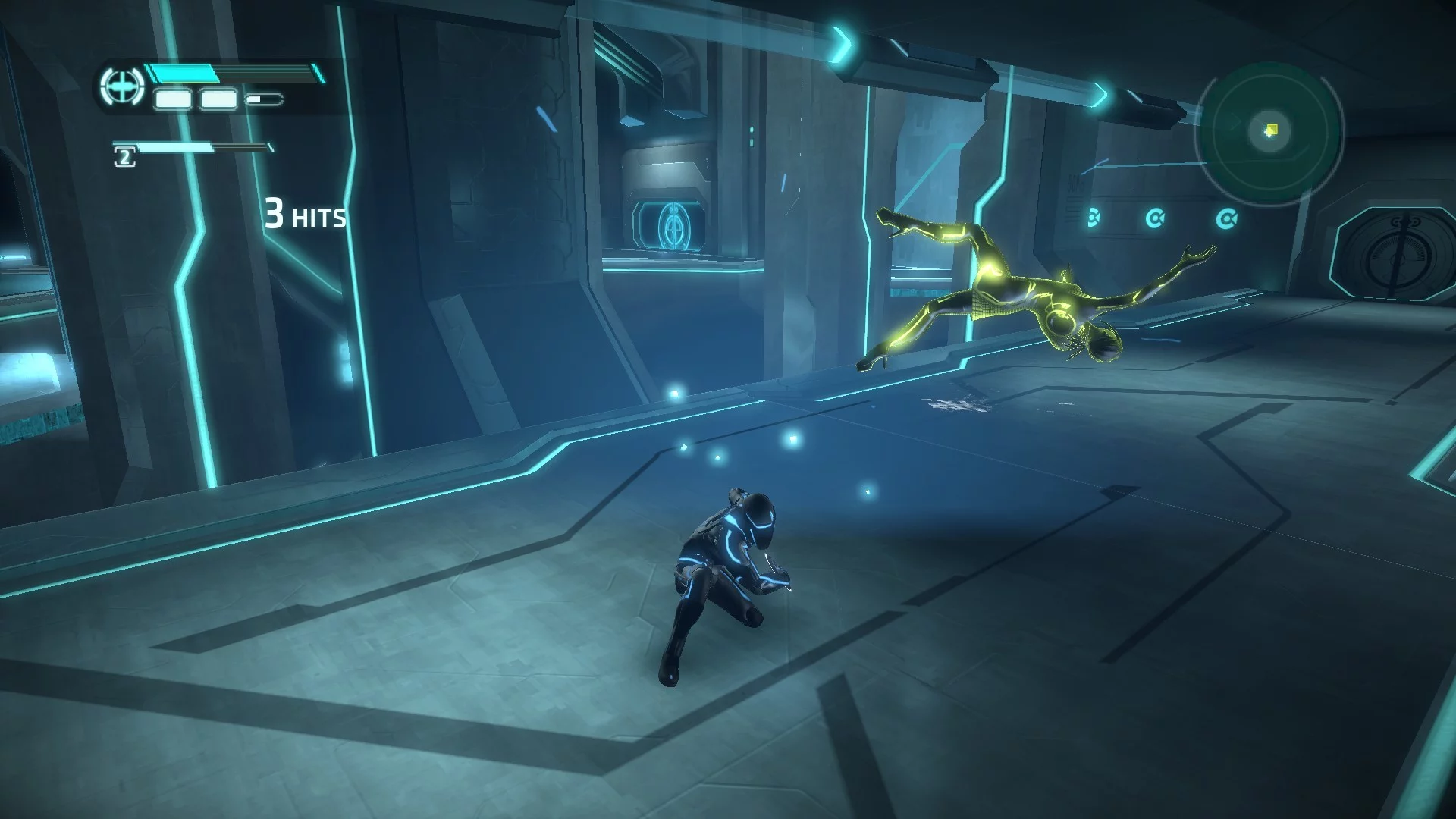The image size is (1456, 819).
Task: Click the level 2 badge icon
Action: point(124,157)
